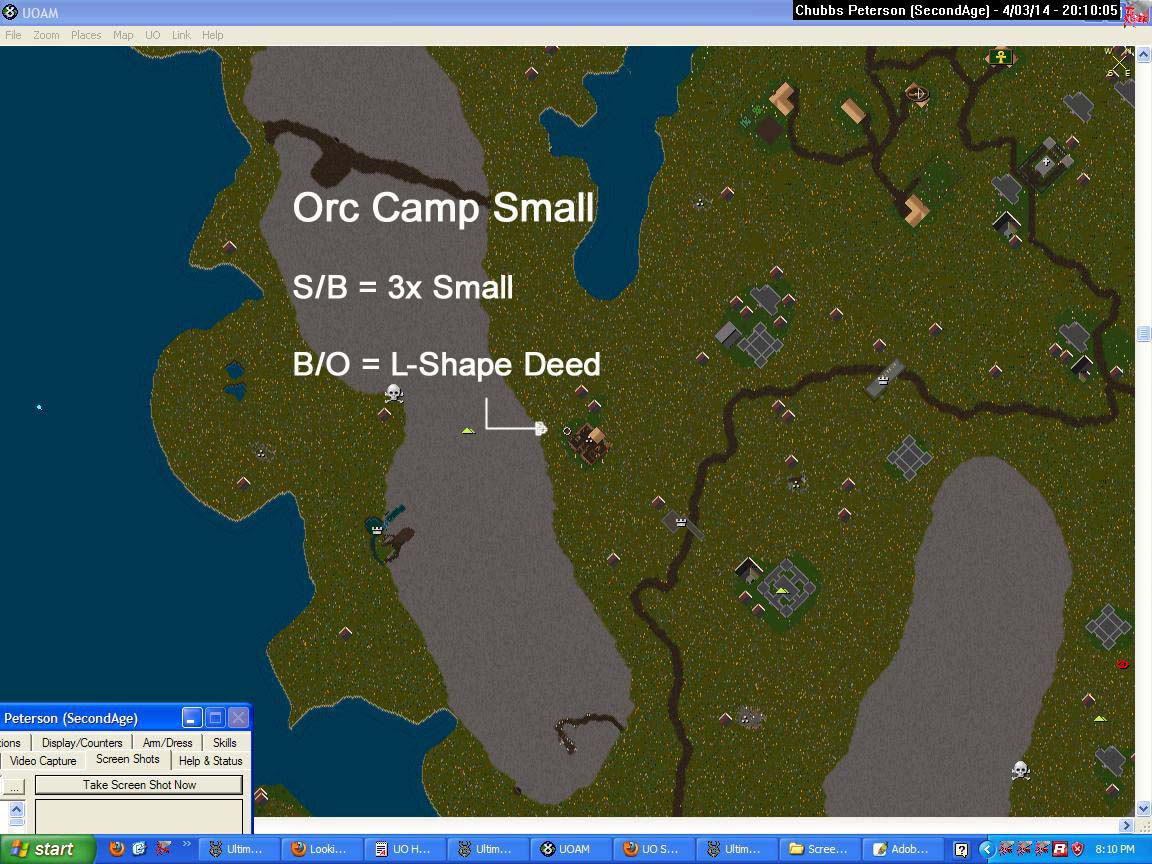The image size is (1152, 864).
Task: Click the yellow ankh shrine map marker
Action: coord(1000,57)
